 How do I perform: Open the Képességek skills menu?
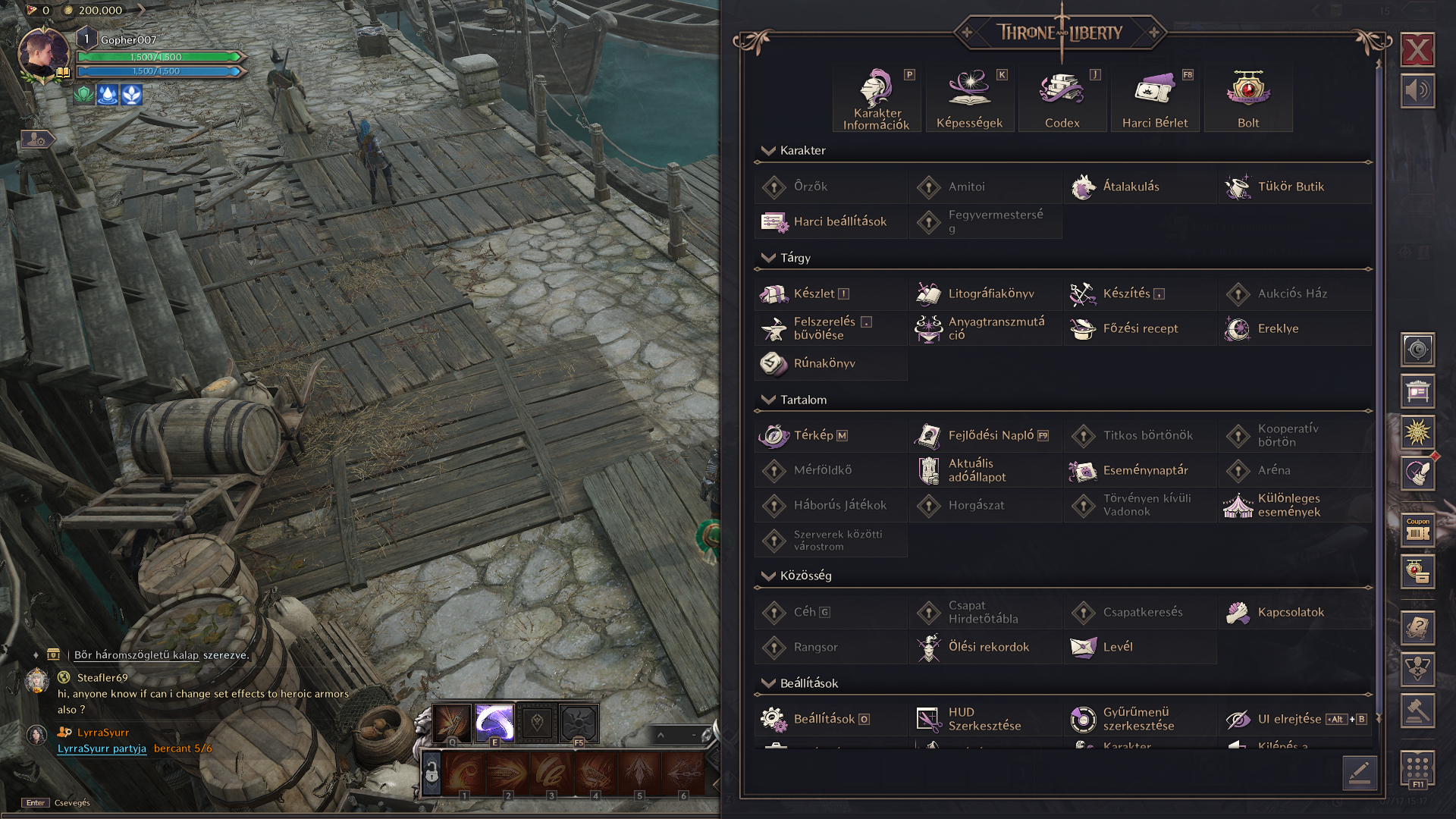969,99
